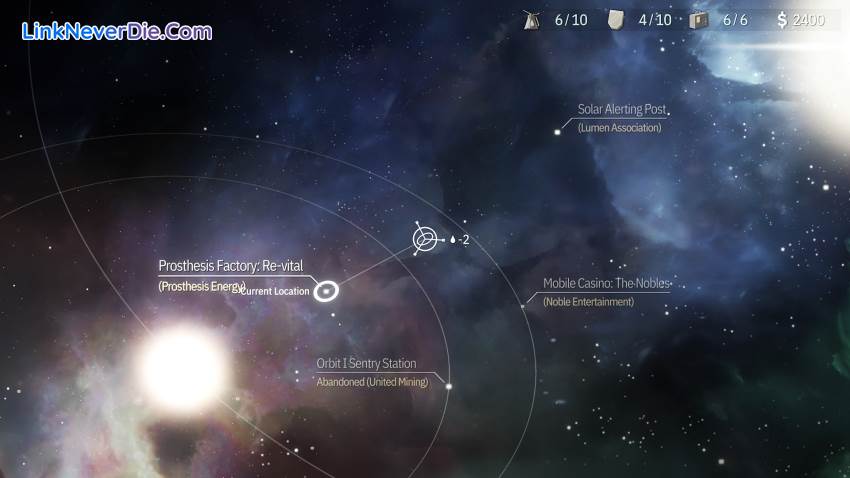Click the ship crosshair marker on map
Viewport: 850px width, 478px height.
click(x=426, y=239)
